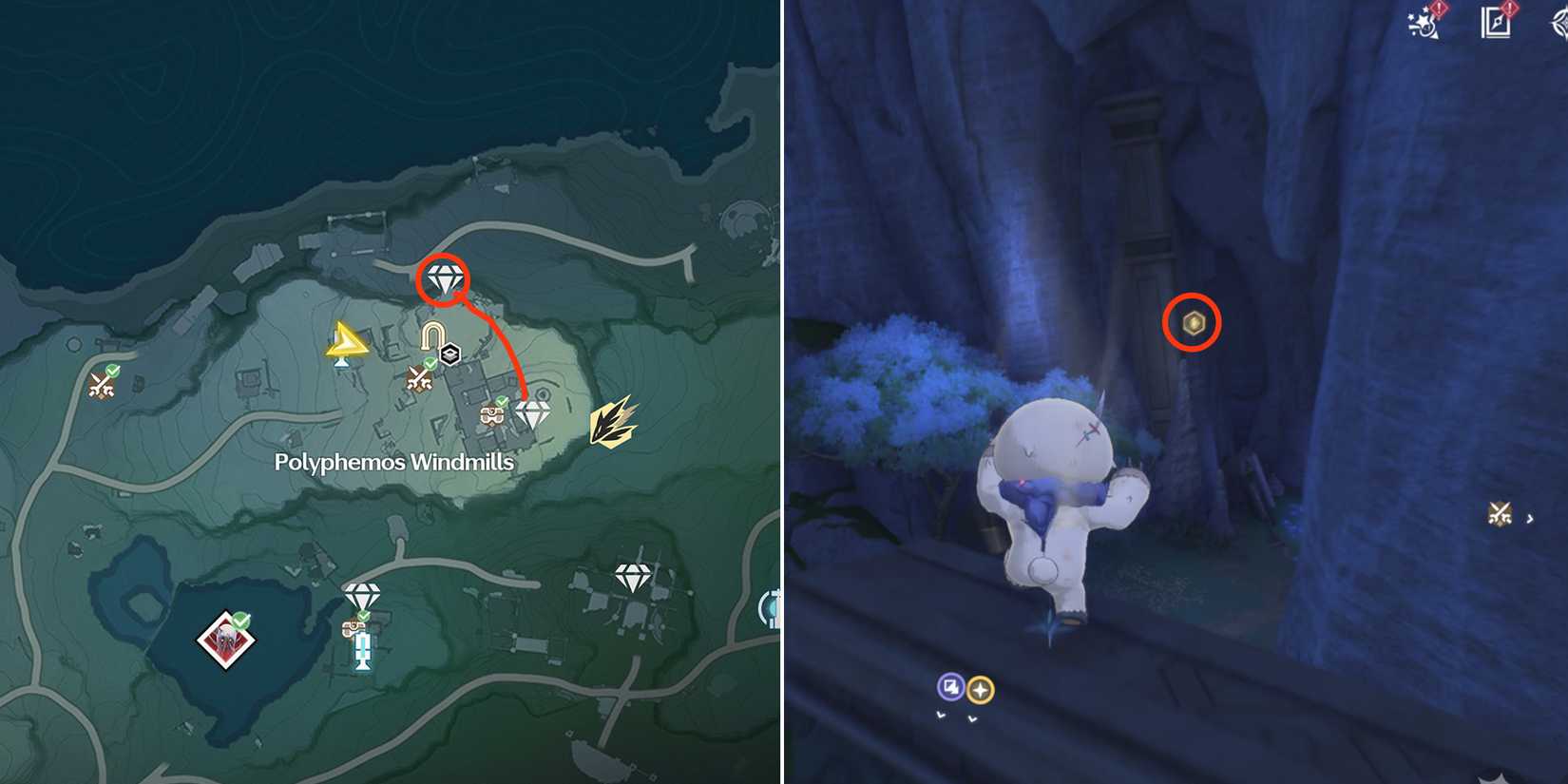
Task: Toggle the green checkmark on the left swords marker
Action: point(113,372)
